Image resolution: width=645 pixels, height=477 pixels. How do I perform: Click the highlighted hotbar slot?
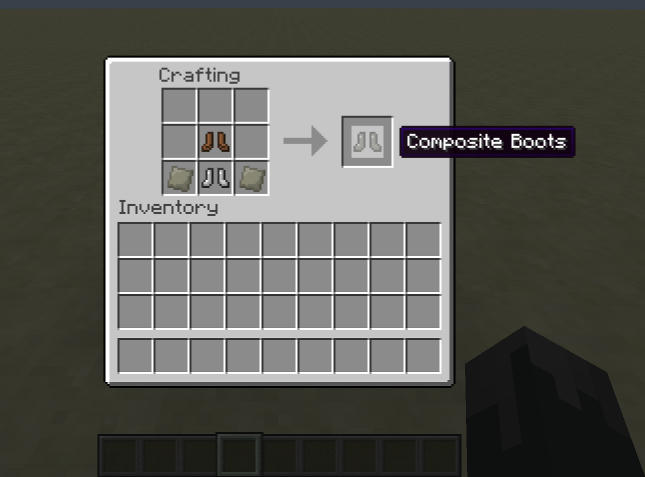tap(240, 456)
